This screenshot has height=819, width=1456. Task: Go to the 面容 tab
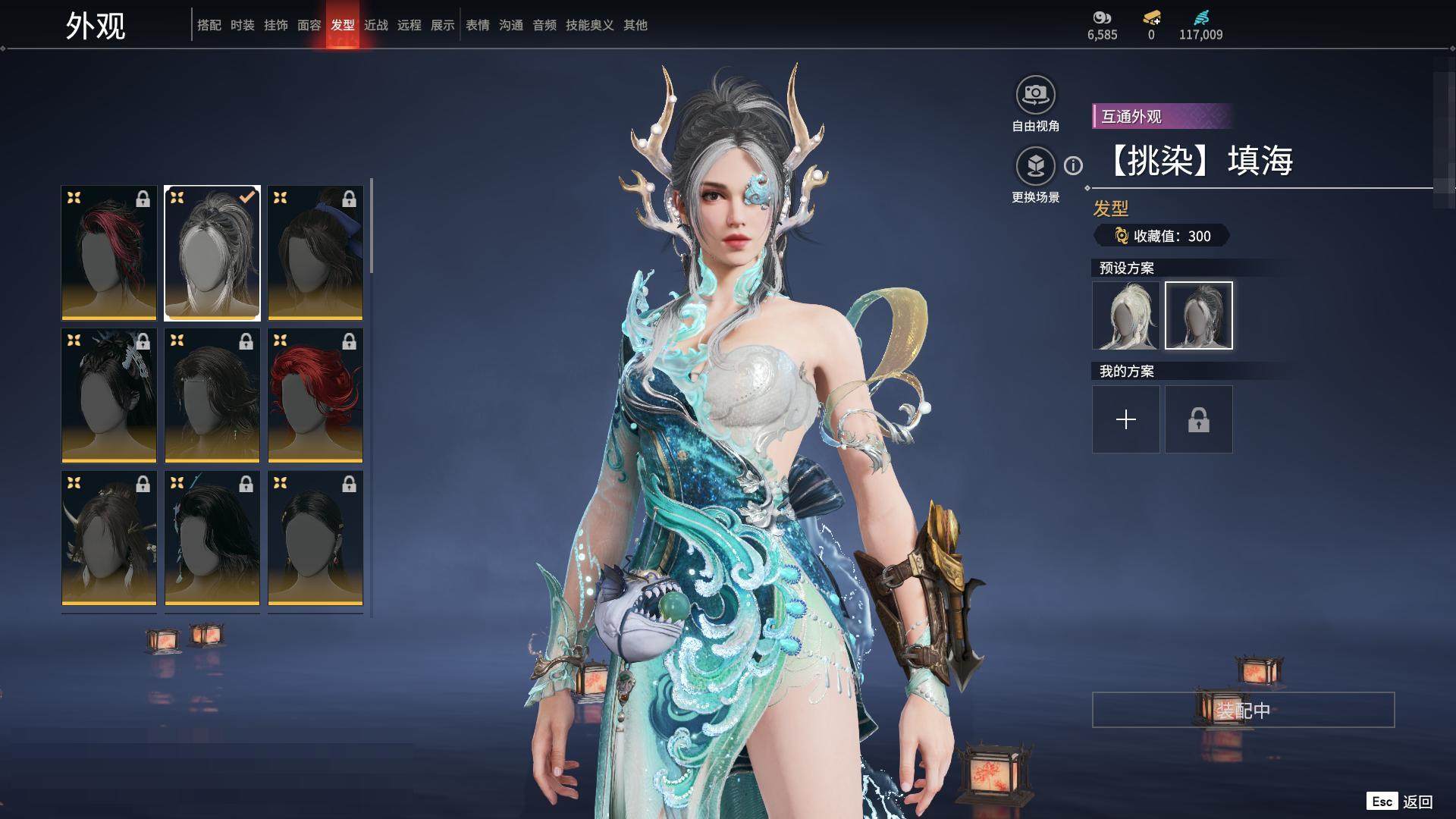coord(309,25)
